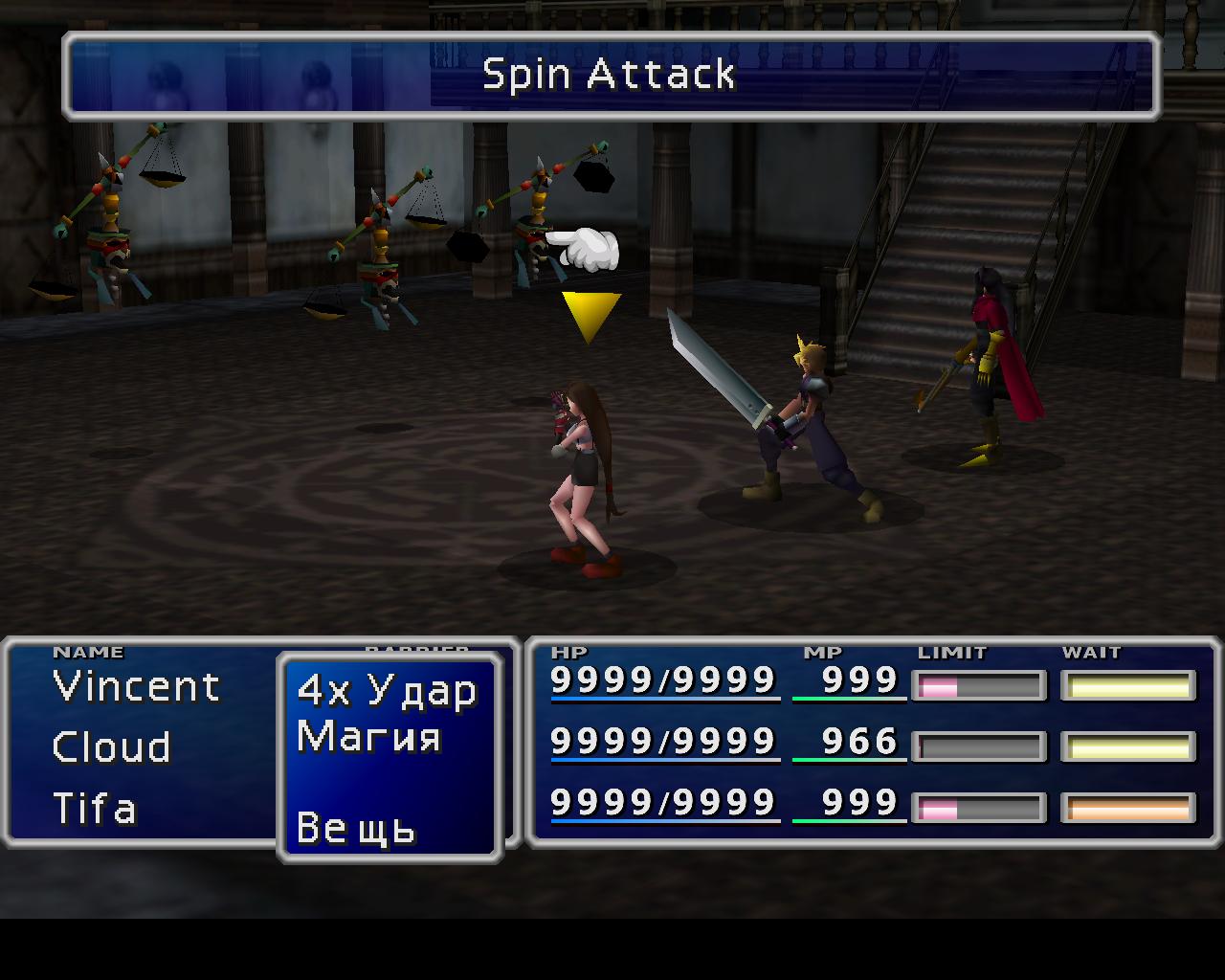Select the Магия magic command

pyautogui.click(x=369, y=738)
